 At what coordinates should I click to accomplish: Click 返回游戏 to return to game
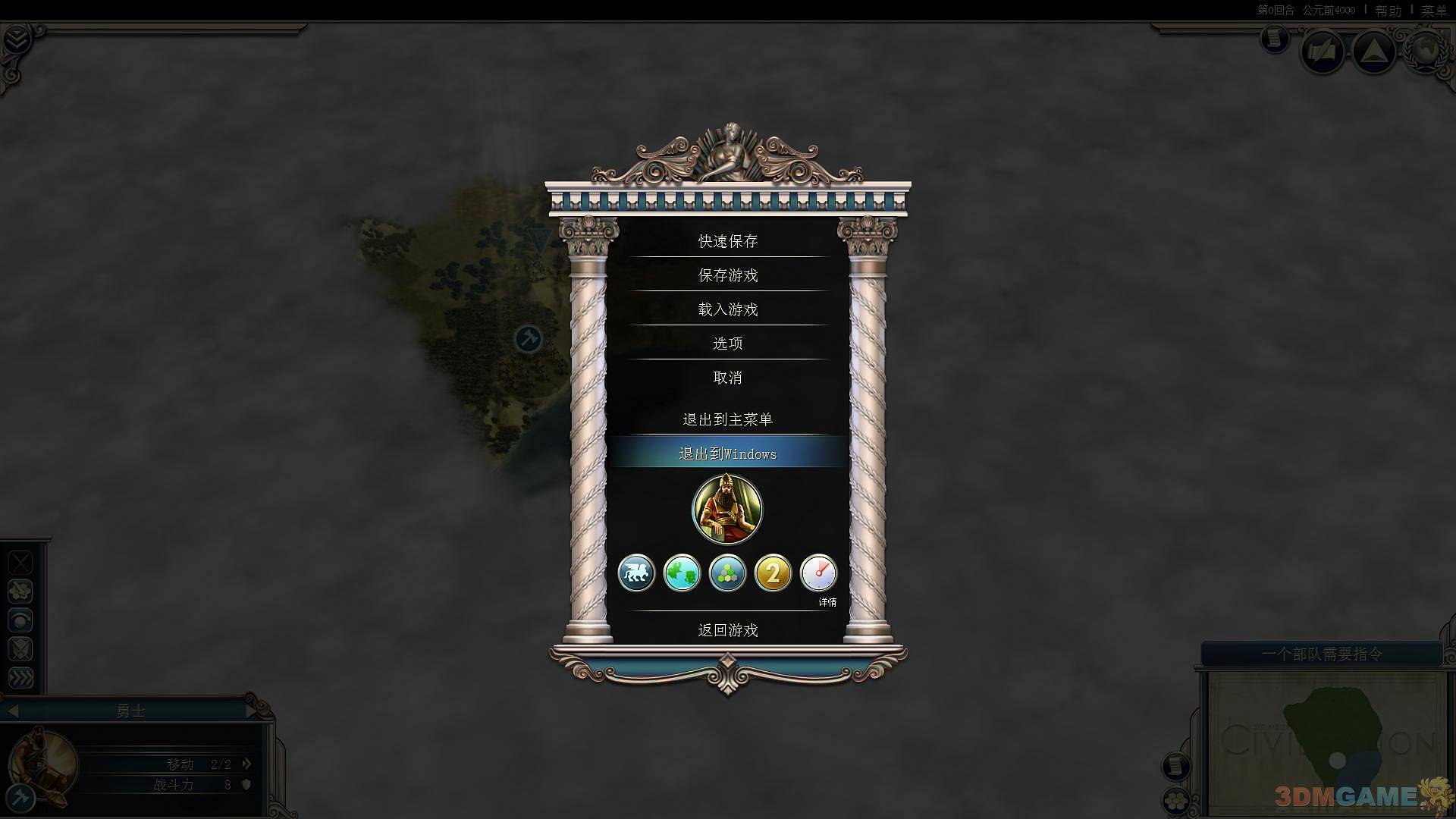point(727,630)
